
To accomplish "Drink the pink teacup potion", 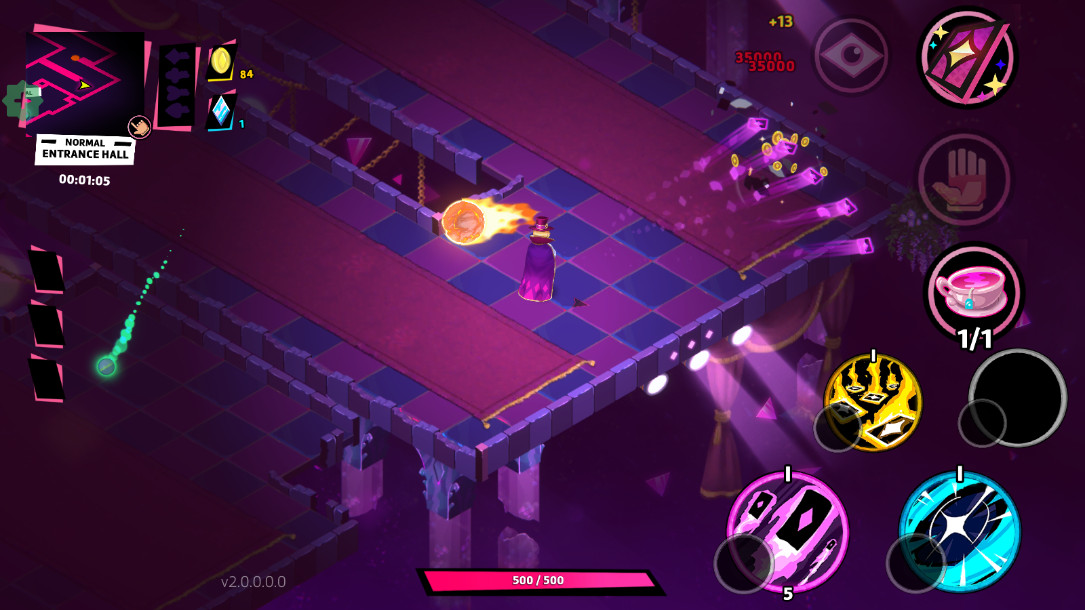I will [x=973, y=291].
